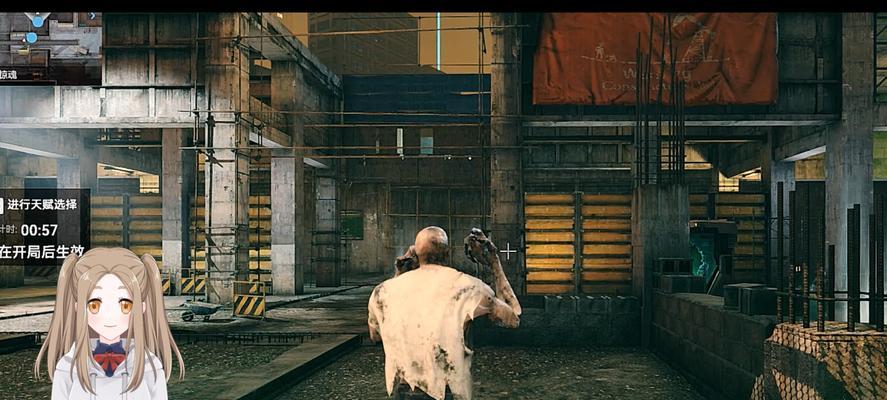The width and height of the screenshot is (887, 400).
Task: Open the talent selection prompt (进行天赋选择)
Action: point(43,204)
